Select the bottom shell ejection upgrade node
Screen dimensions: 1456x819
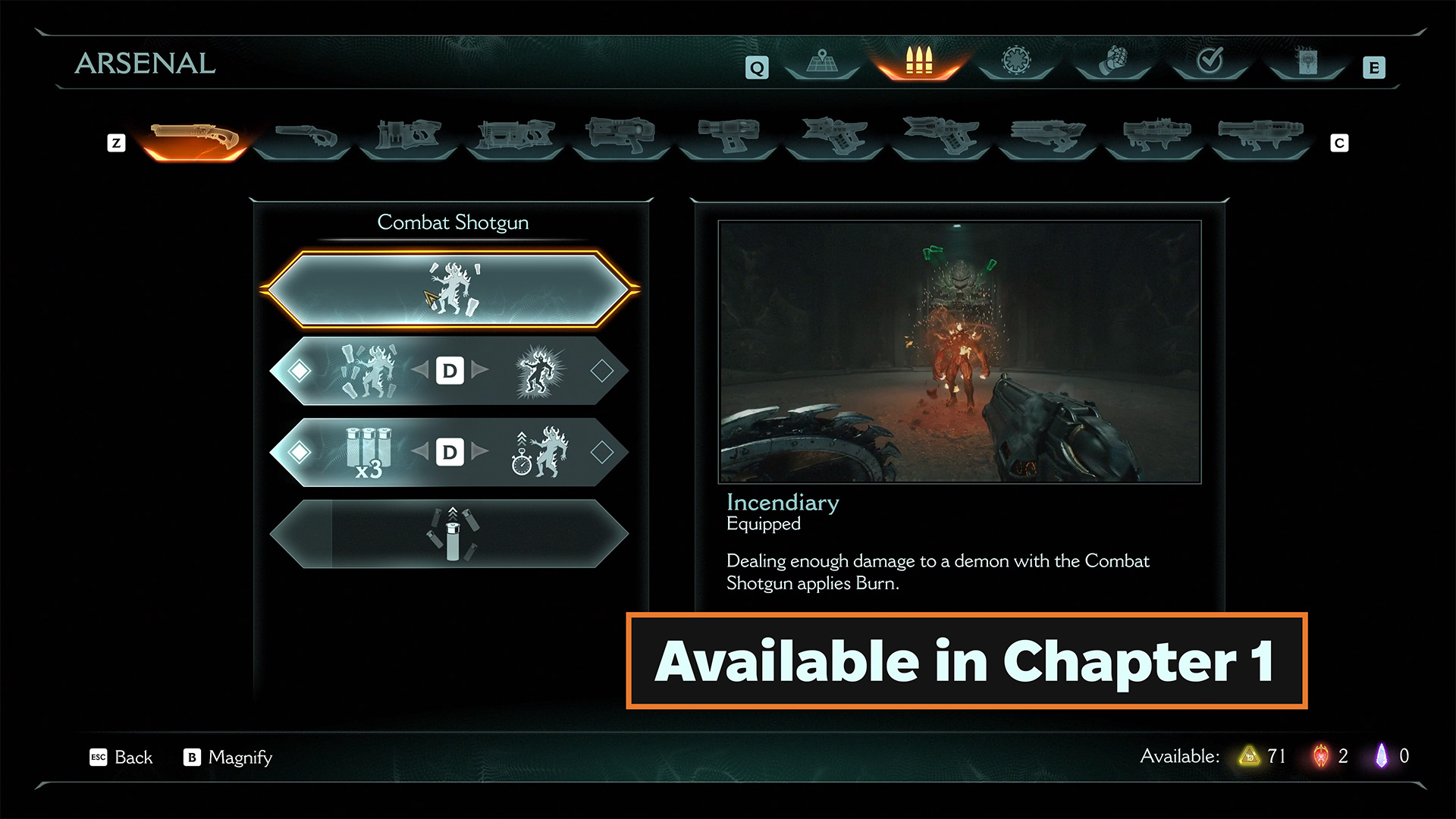tap(452, 533)
